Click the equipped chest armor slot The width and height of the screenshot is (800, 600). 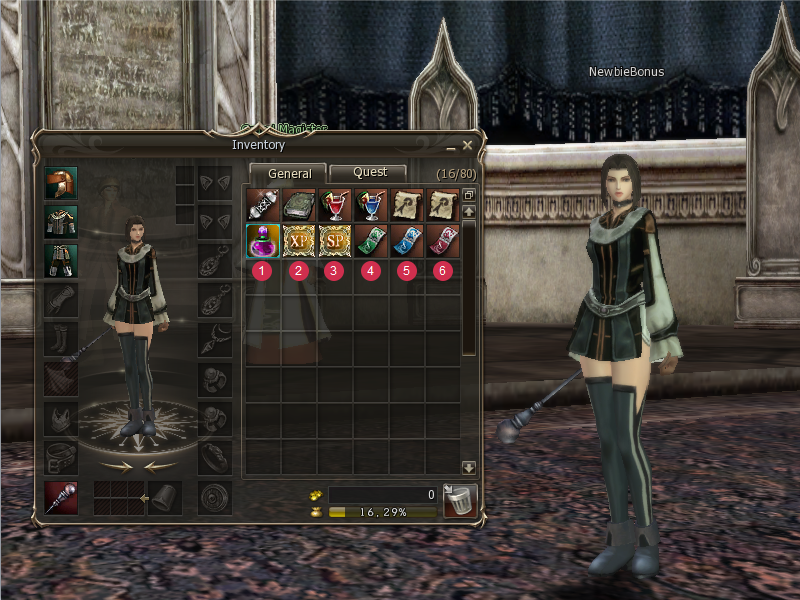[61, 221]
